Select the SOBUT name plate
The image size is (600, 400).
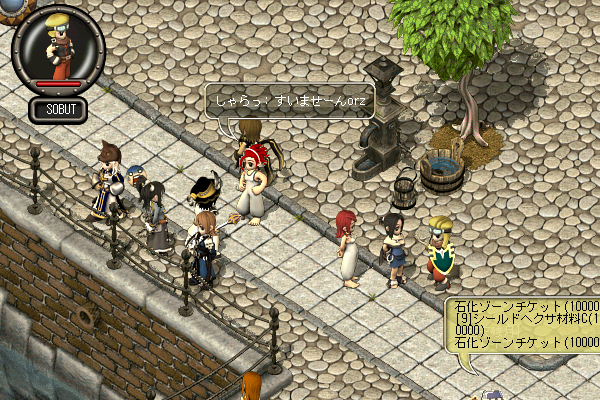[x=58, y=108]
